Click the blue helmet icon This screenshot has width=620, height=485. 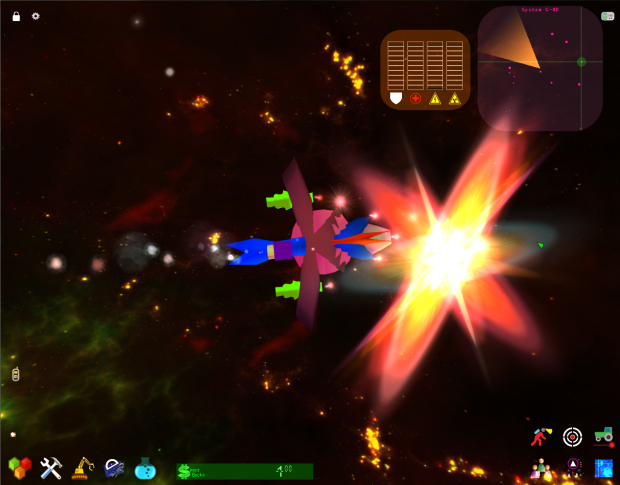tap(114, 467)
